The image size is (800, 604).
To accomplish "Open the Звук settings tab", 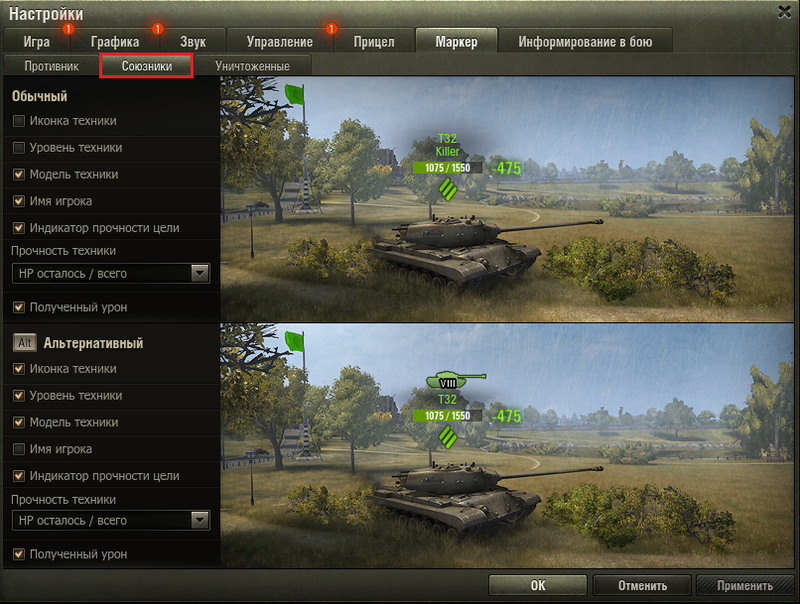I will tap(193, 42).
